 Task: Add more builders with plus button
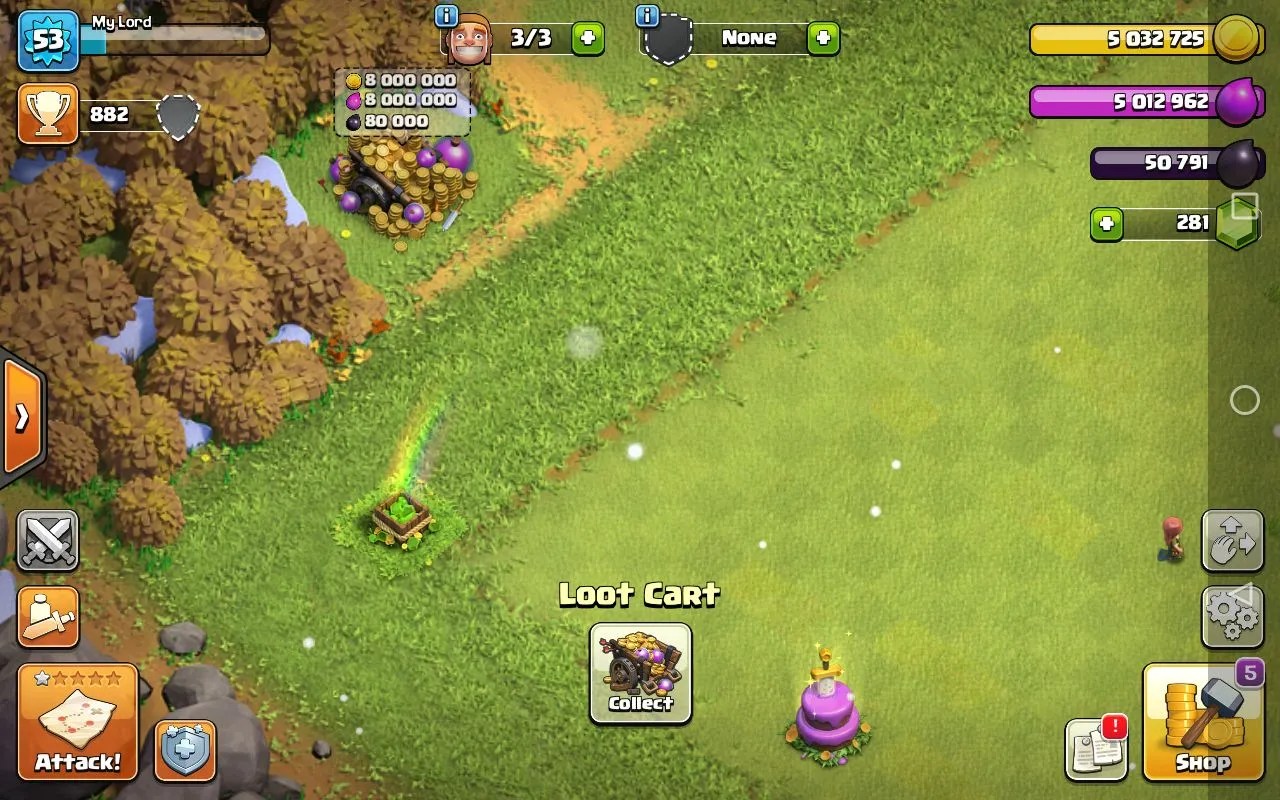tap(587, 39)
